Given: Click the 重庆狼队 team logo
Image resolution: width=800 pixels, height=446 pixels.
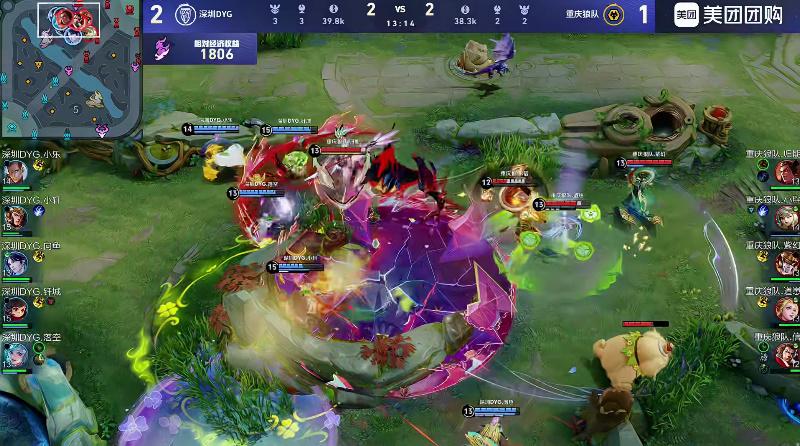Looking at the screenshot, I should [x=617, y=15].
